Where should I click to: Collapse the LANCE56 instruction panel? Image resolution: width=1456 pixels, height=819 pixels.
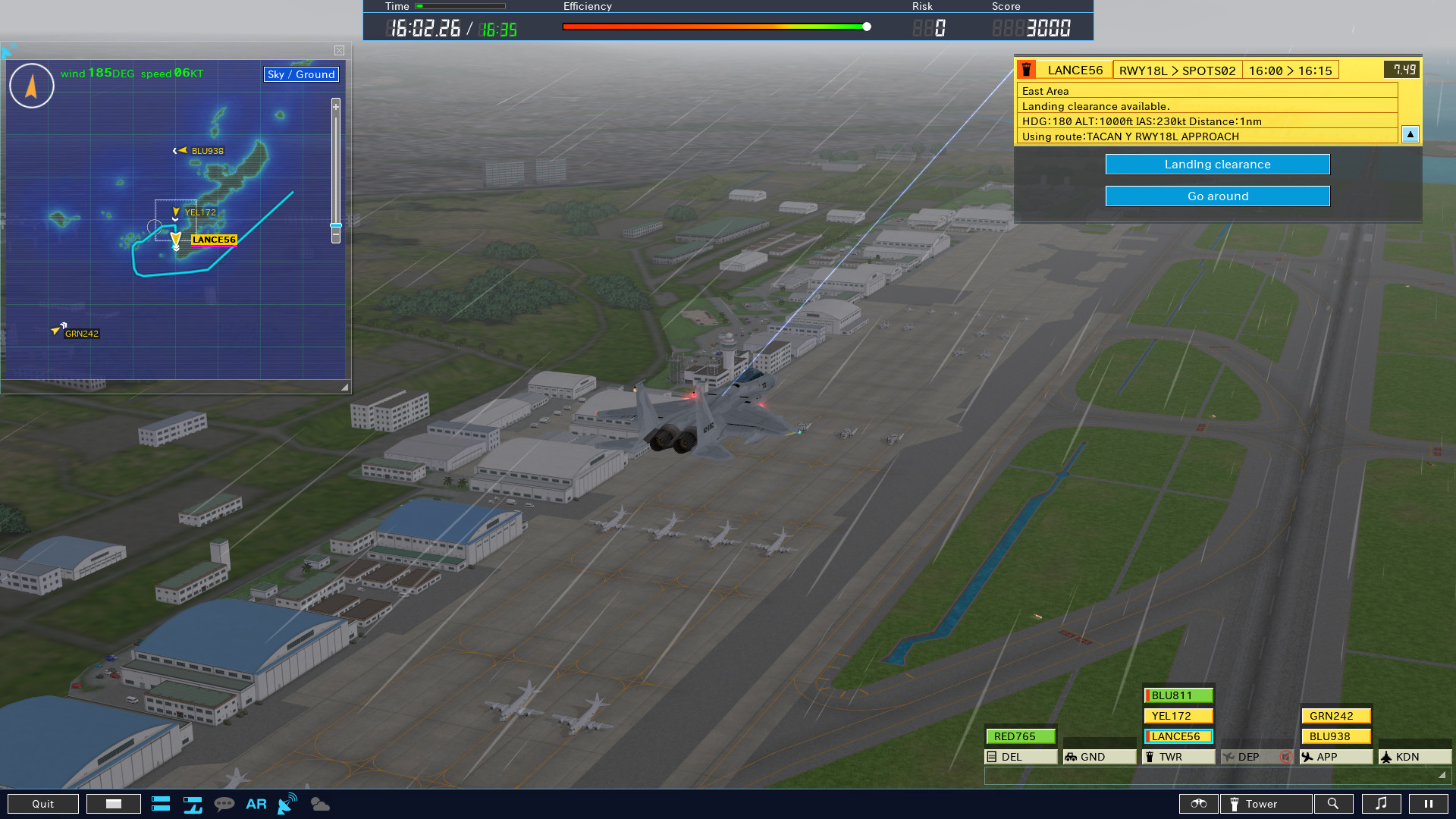[x=1410, y=134]
